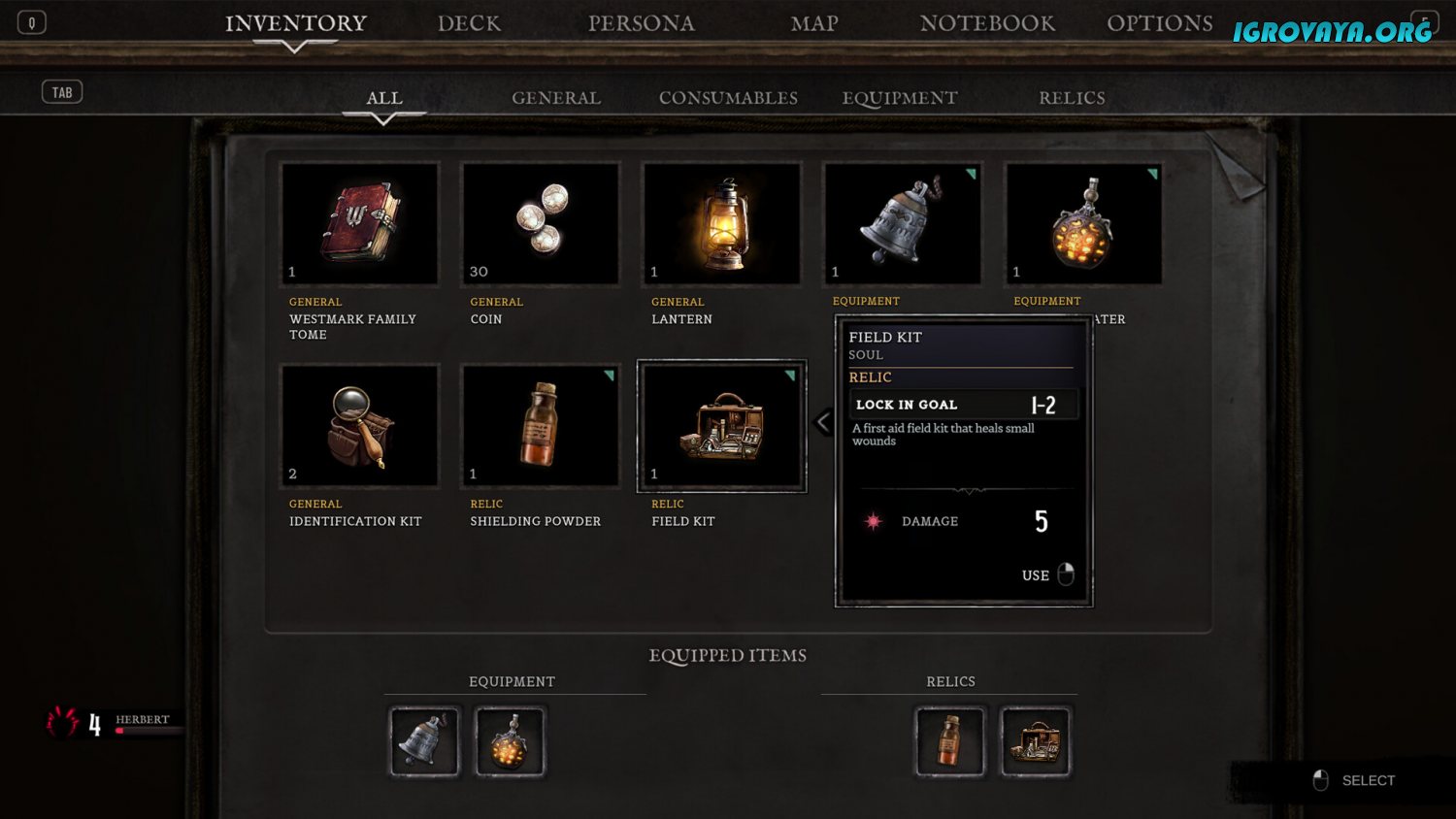Switch to the Persona tab
1456x819 pixels.
[641, 23]
